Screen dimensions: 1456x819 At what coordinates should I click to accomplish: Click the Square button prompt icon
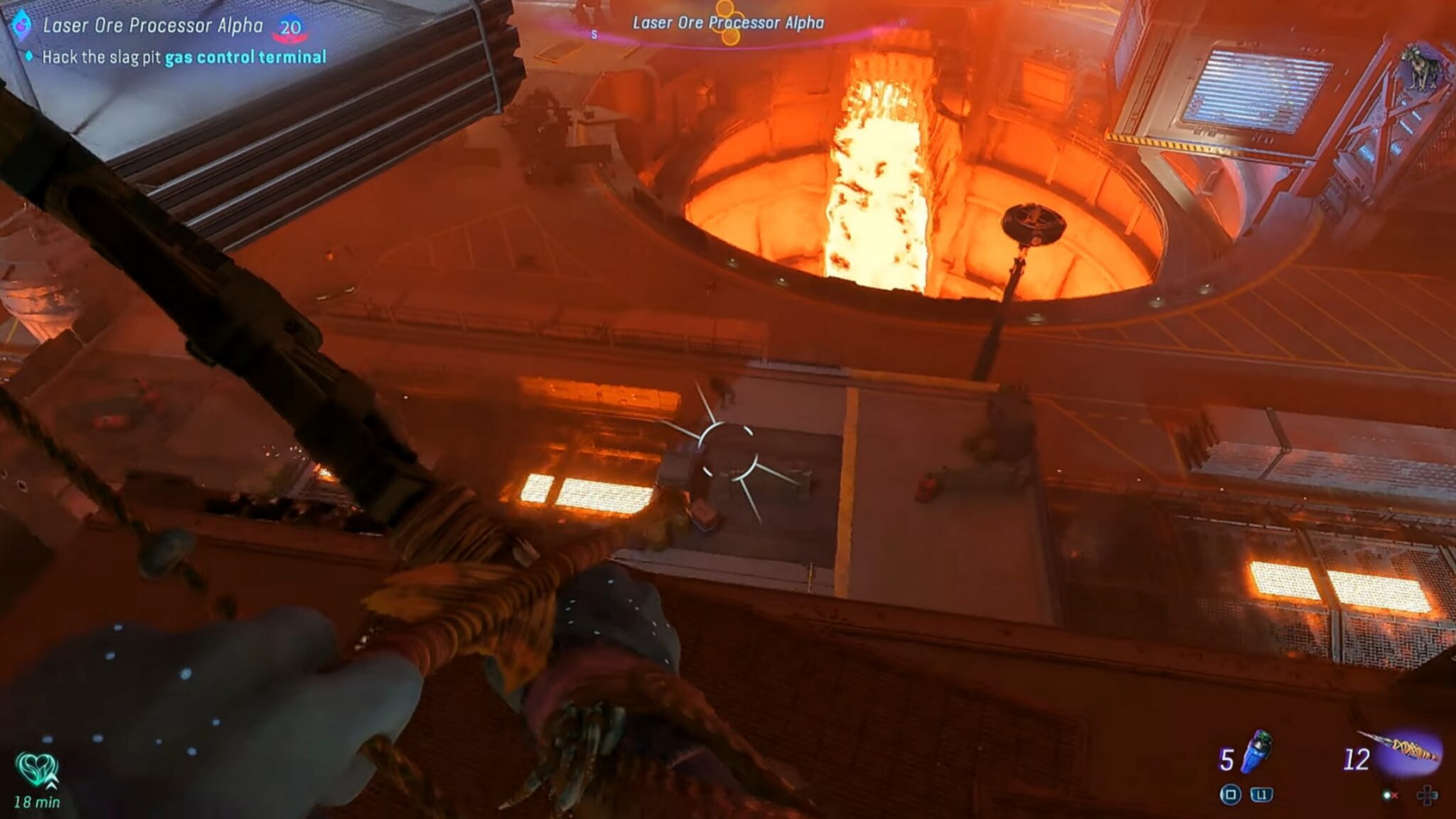coord(1232,795)
